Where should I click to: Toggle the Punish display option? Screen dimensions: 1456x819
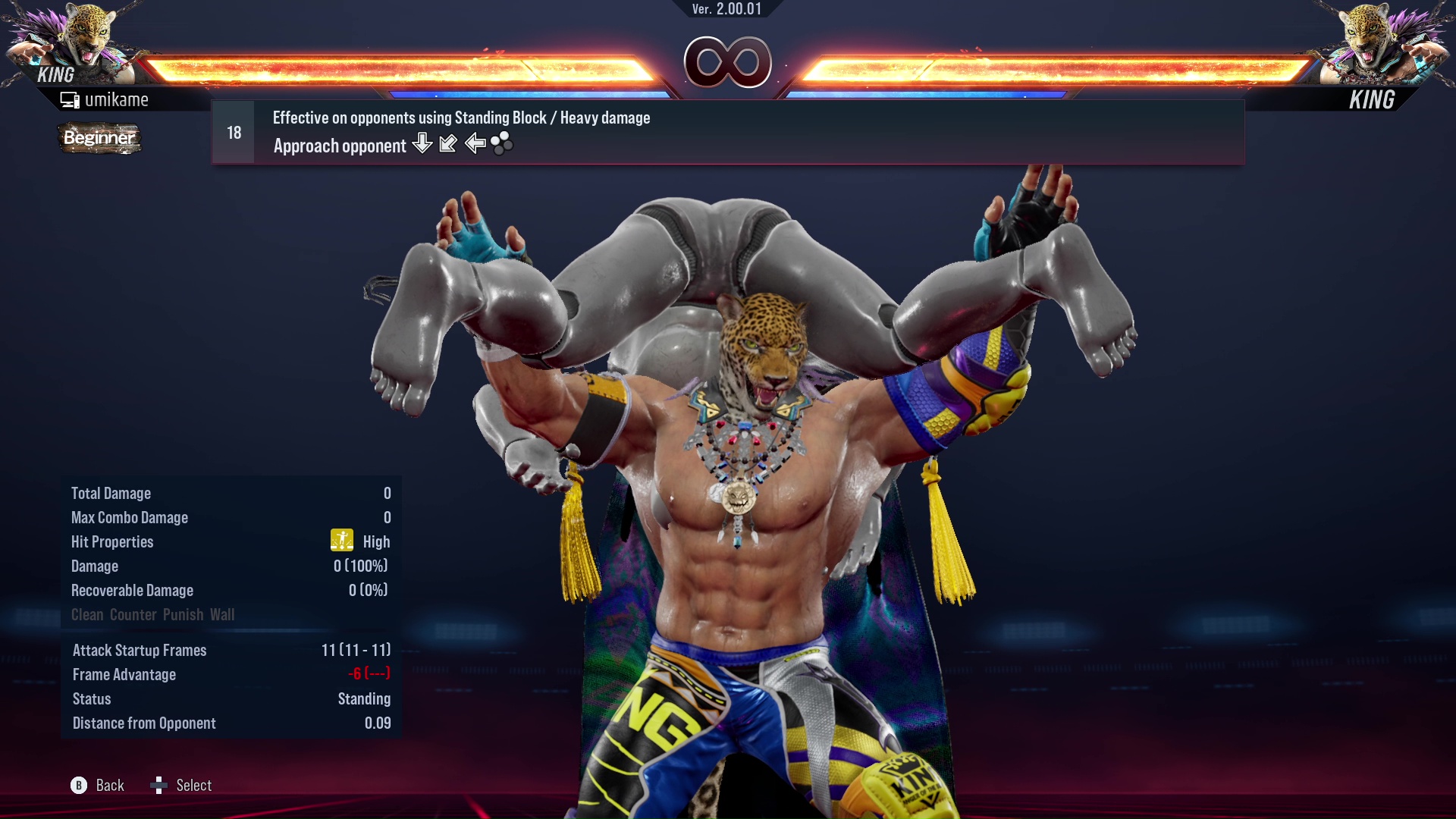(182, 614)
